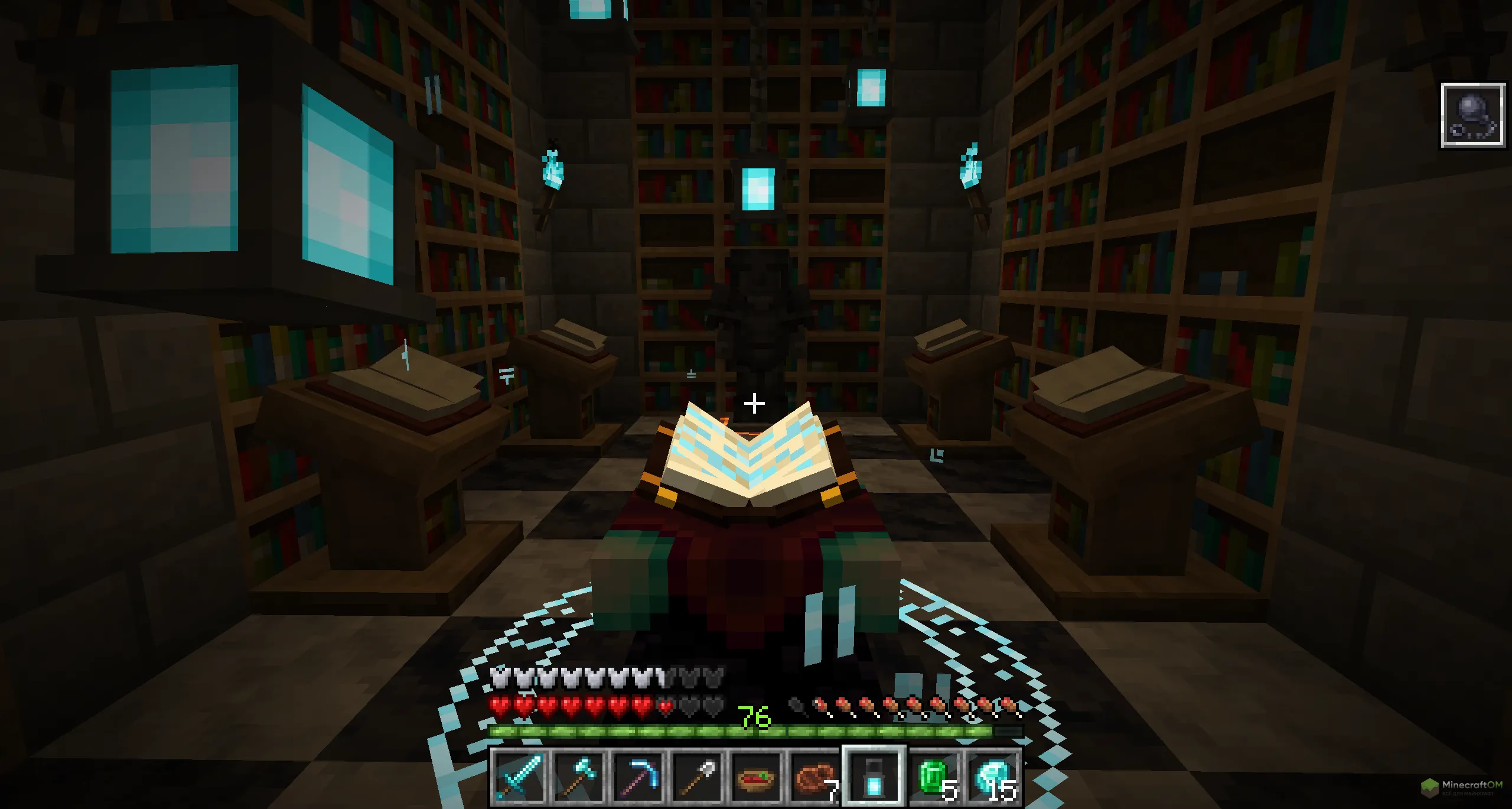Choose the emerald stack in the hotbar

click(x=934, y=776)
